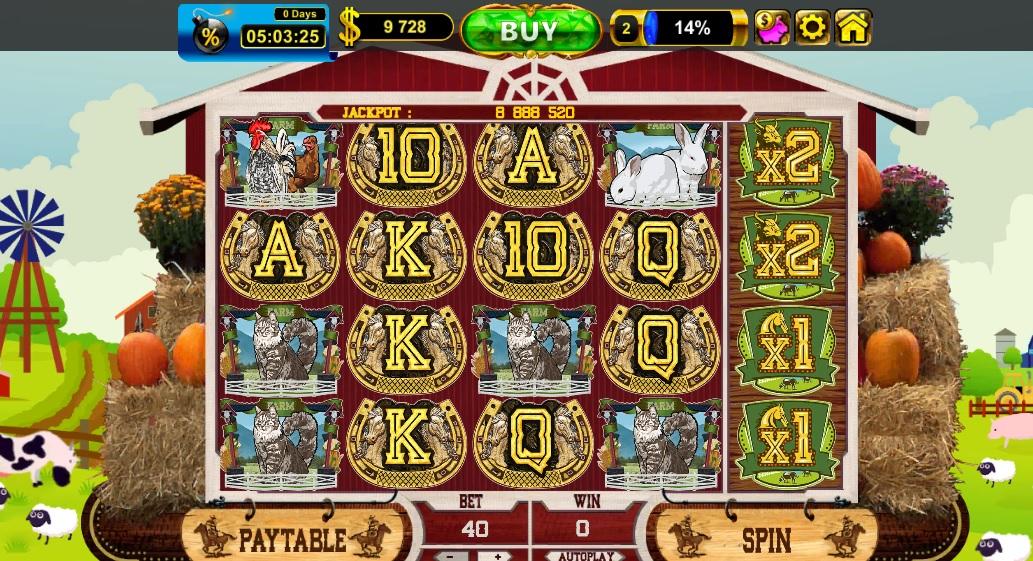
Task: Decrease the bet with the minus button
Action: 451,556
